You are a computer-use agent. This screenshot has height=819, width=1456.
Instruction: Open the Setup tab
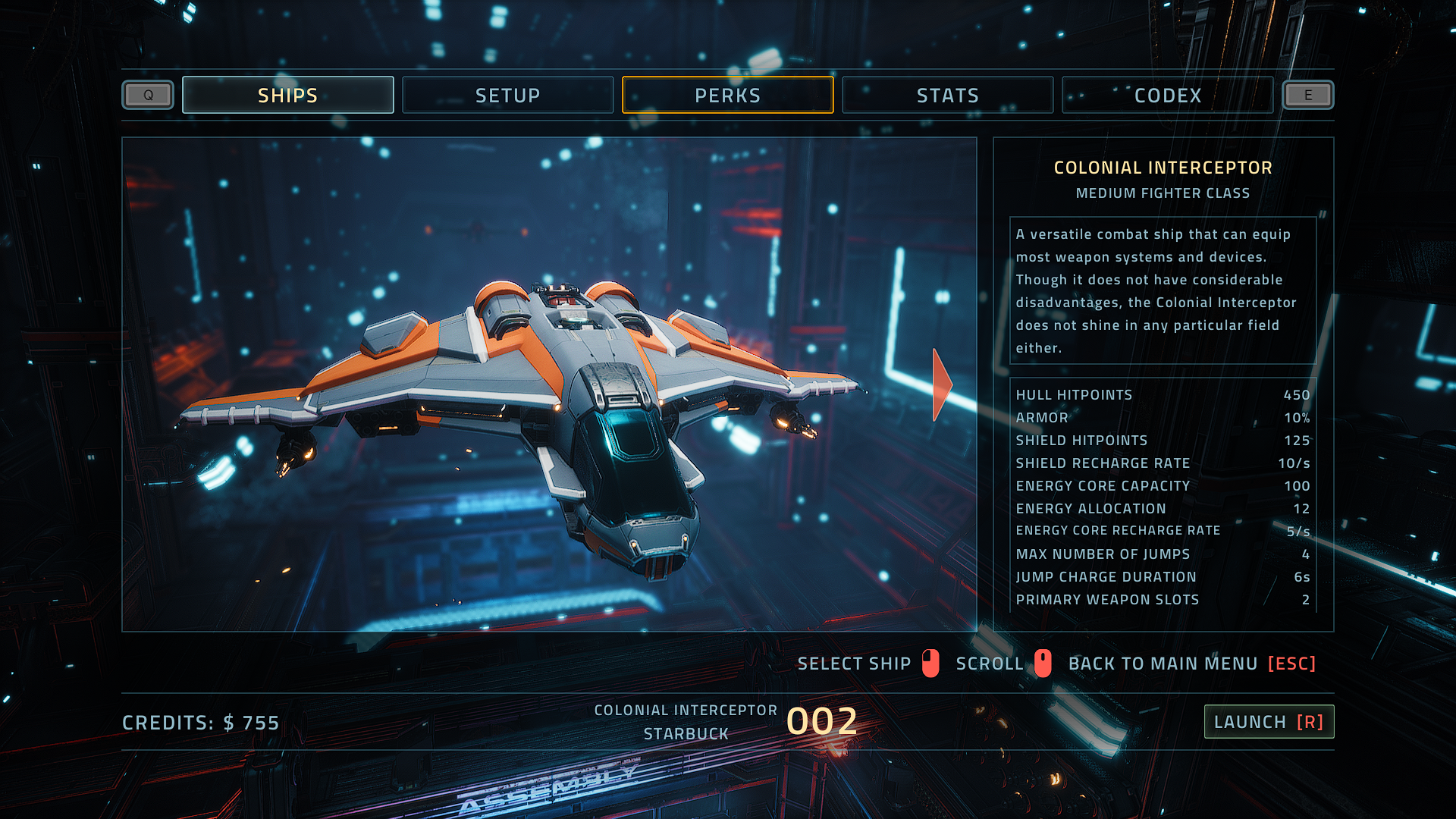[507, 96]
